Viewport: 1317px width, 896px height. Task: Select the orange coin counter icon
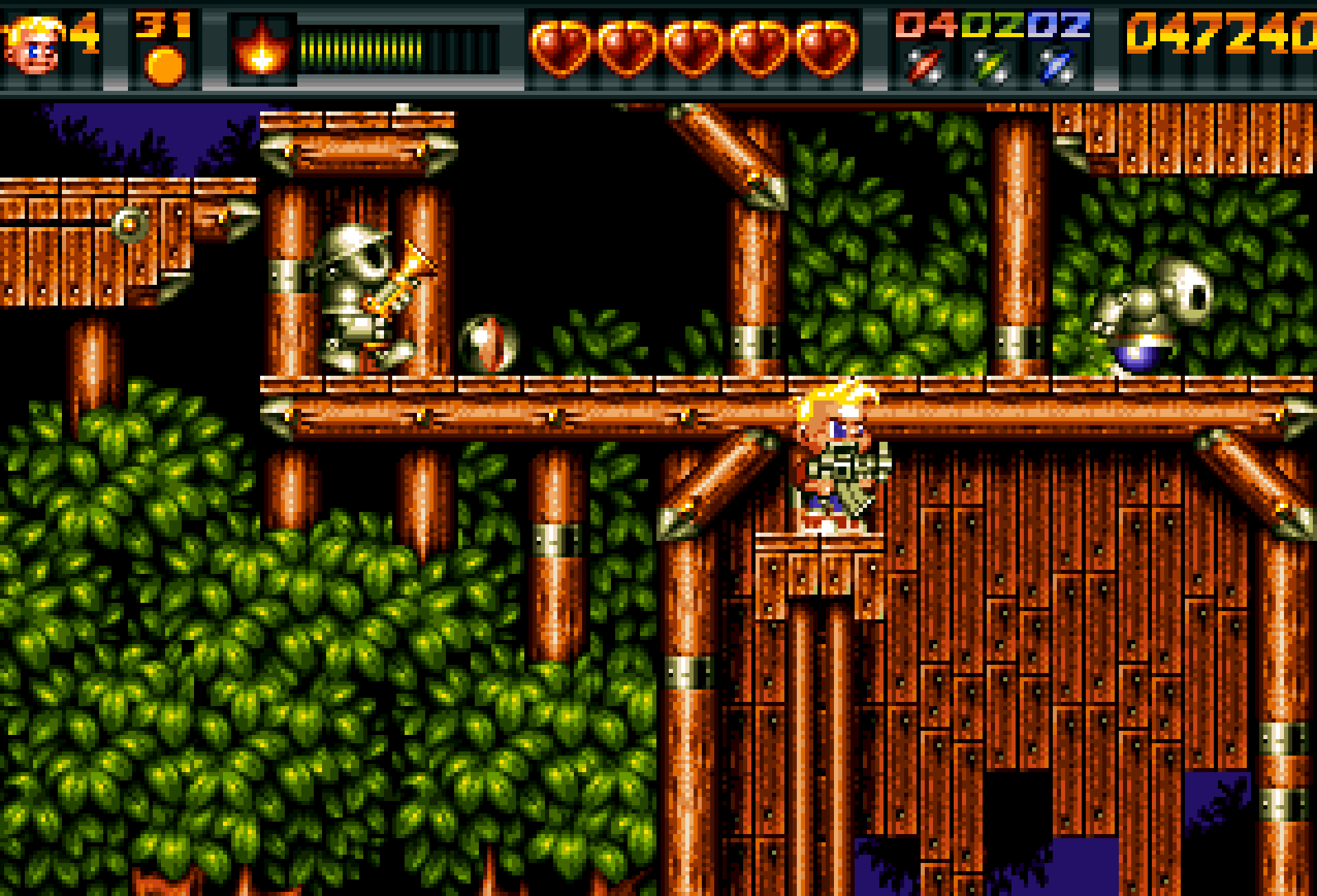(165, 66)
